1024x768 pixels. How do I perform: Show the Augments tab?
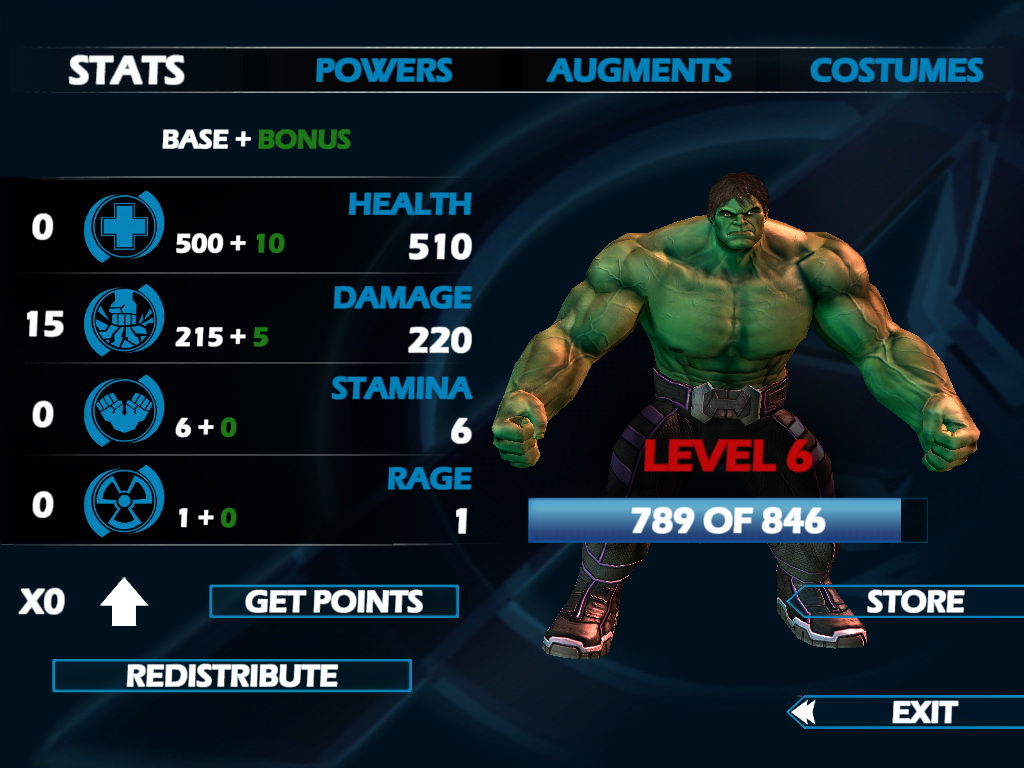click(639, 71)
